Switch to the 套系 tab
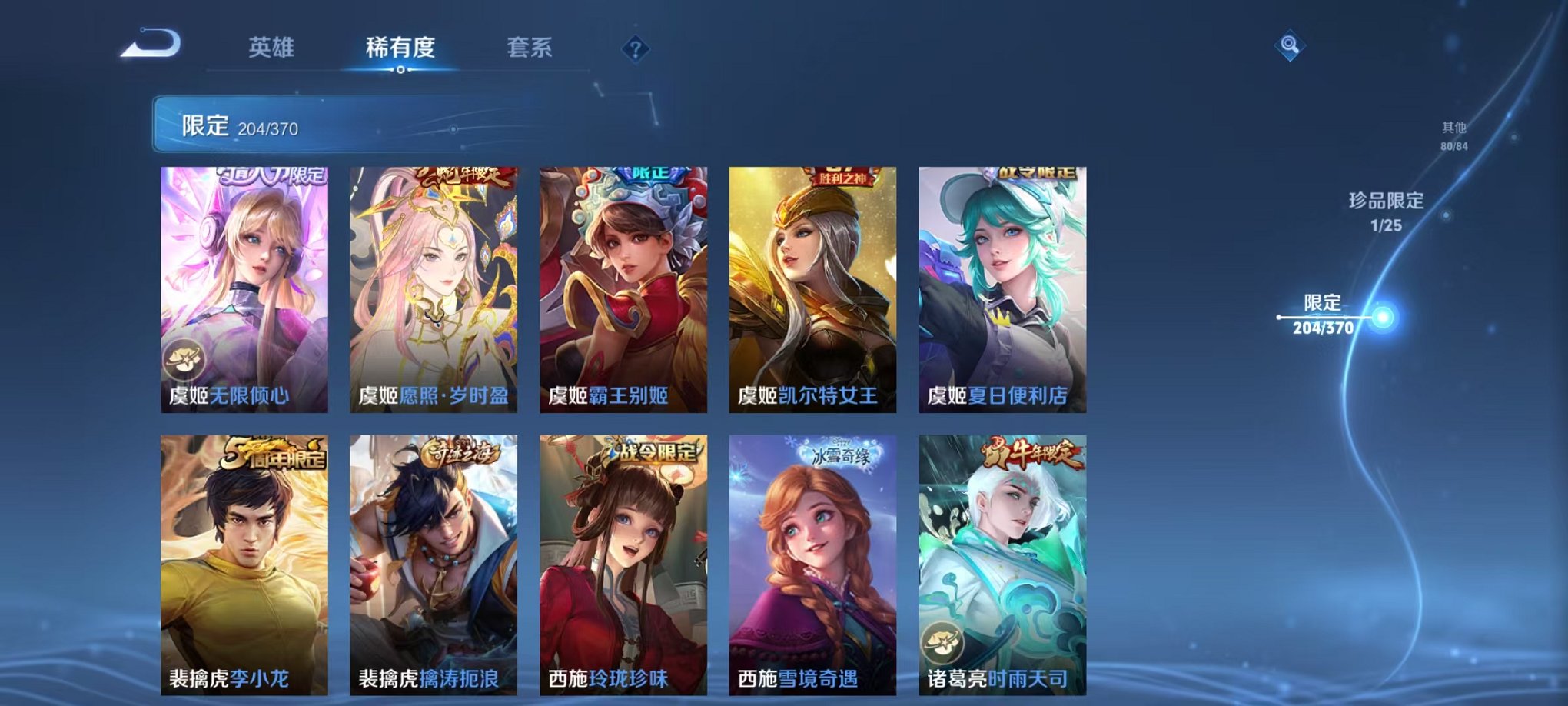Image resolution: width=1568 pixels, height=706 pixels. (x=530, y=48)
